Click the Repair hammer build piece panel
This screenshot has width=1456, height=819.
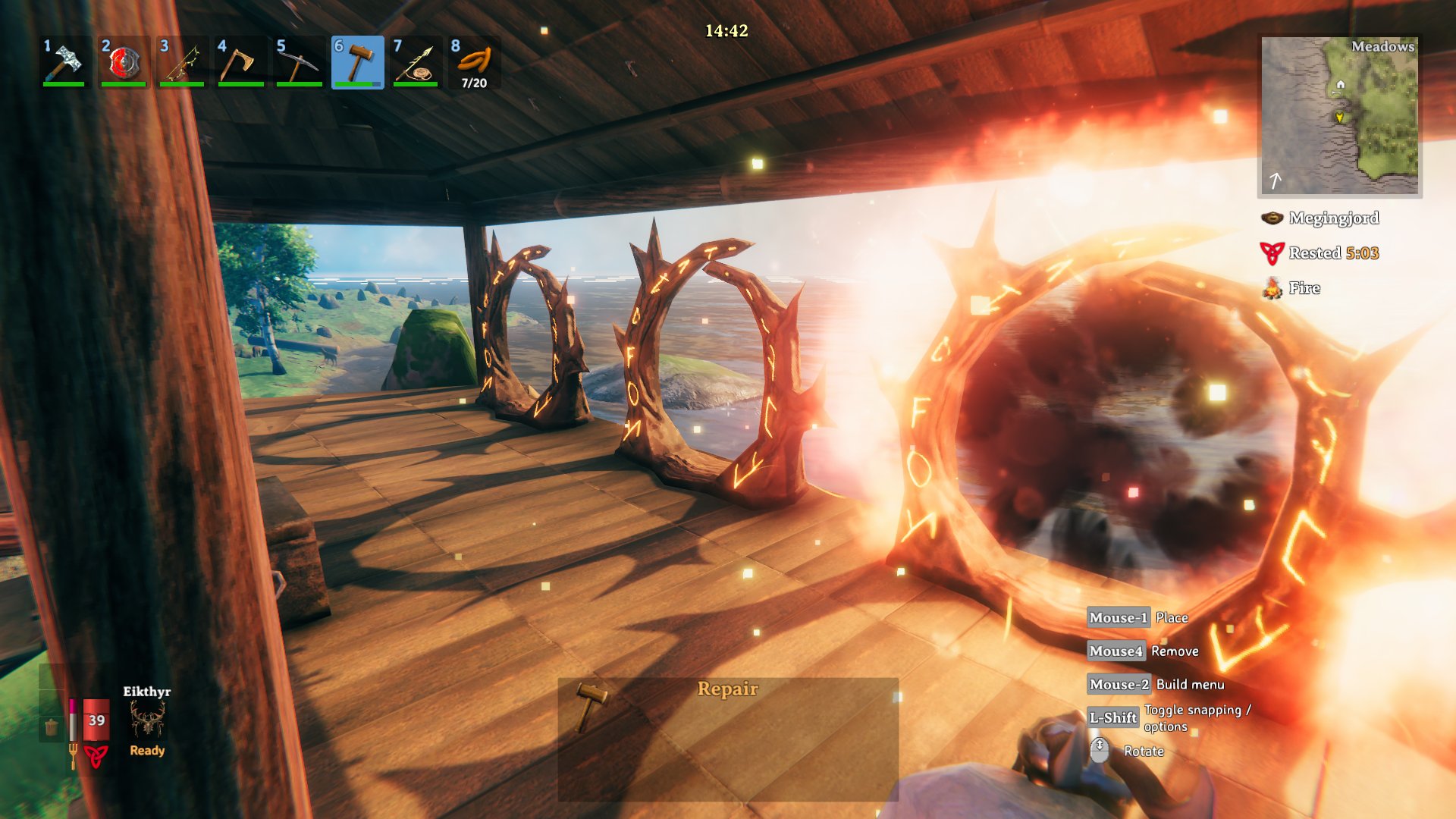pos(728,739)
